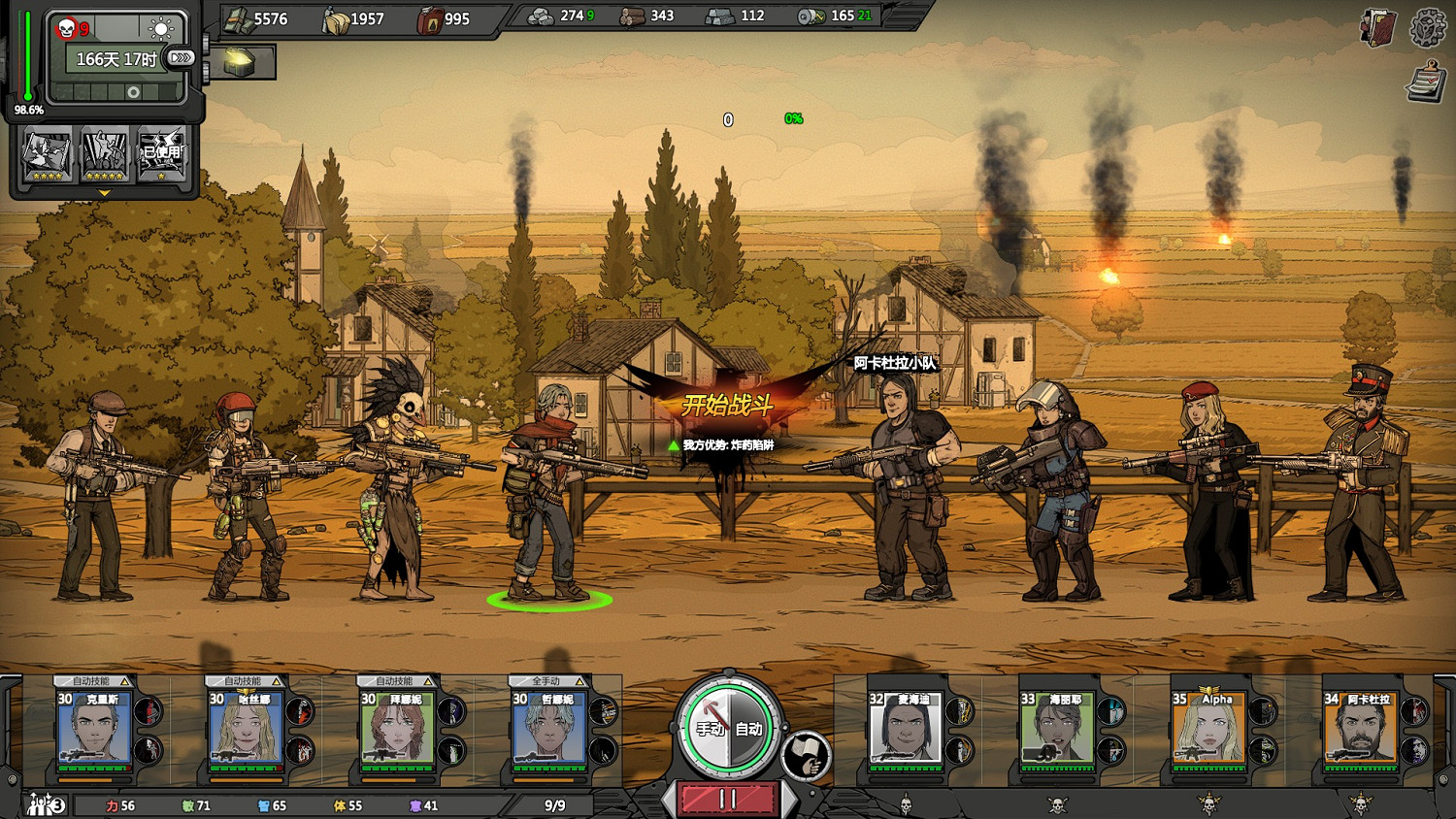Switch combat to 自动 (auto) mode
The image size is (1456, 819).
[x=749, y=729]
